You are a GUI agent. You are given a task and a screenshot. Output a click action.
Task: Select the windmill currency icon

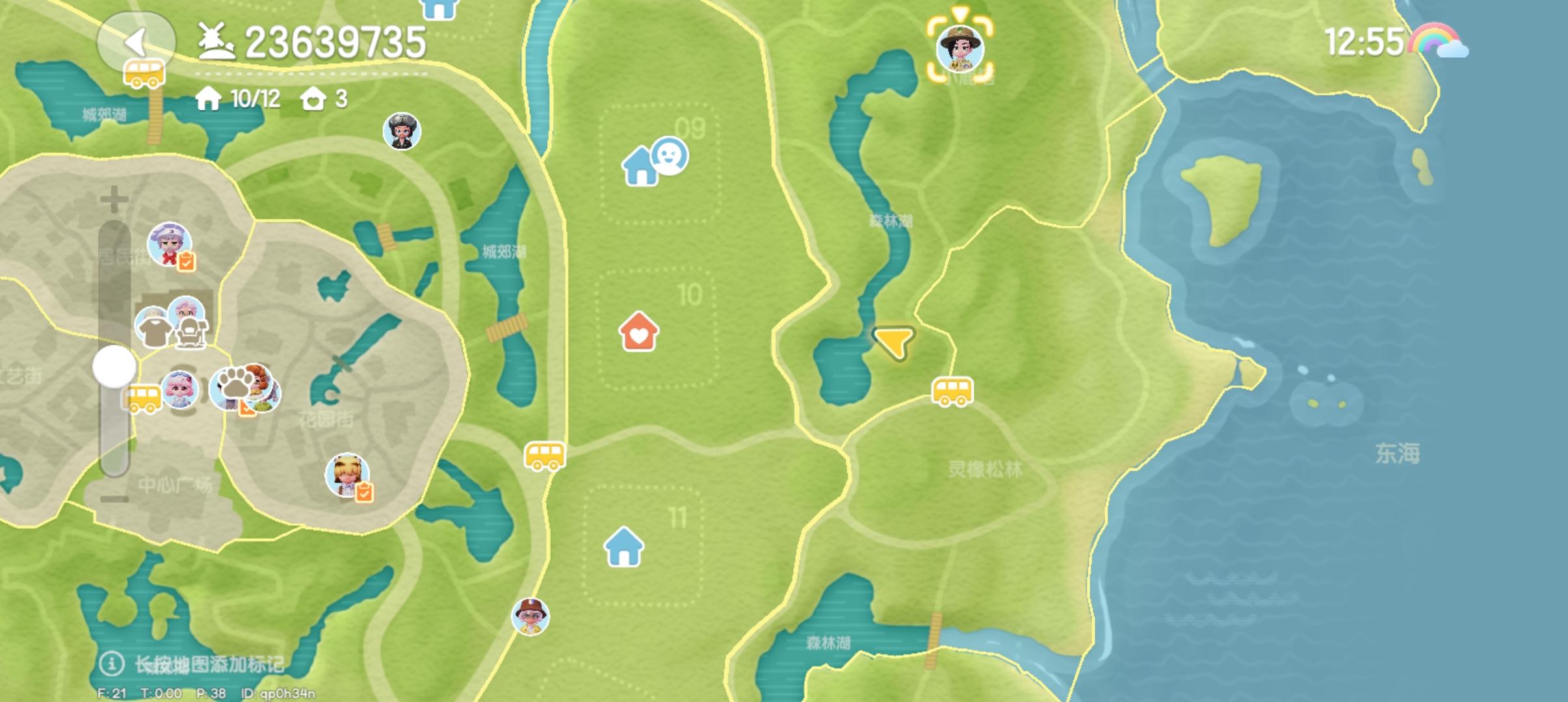pos(216,40)
